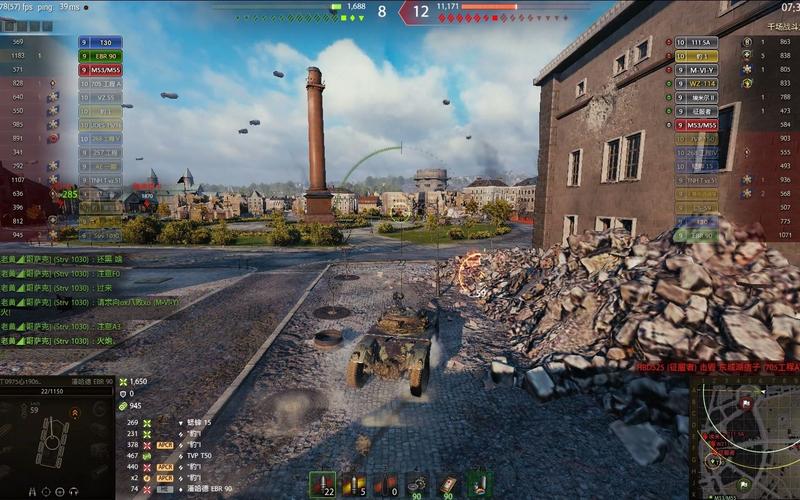Select the AP shell slot with 22 rounds
The image size is (800, 500).
pyautogui.click(x=322, y=485)
